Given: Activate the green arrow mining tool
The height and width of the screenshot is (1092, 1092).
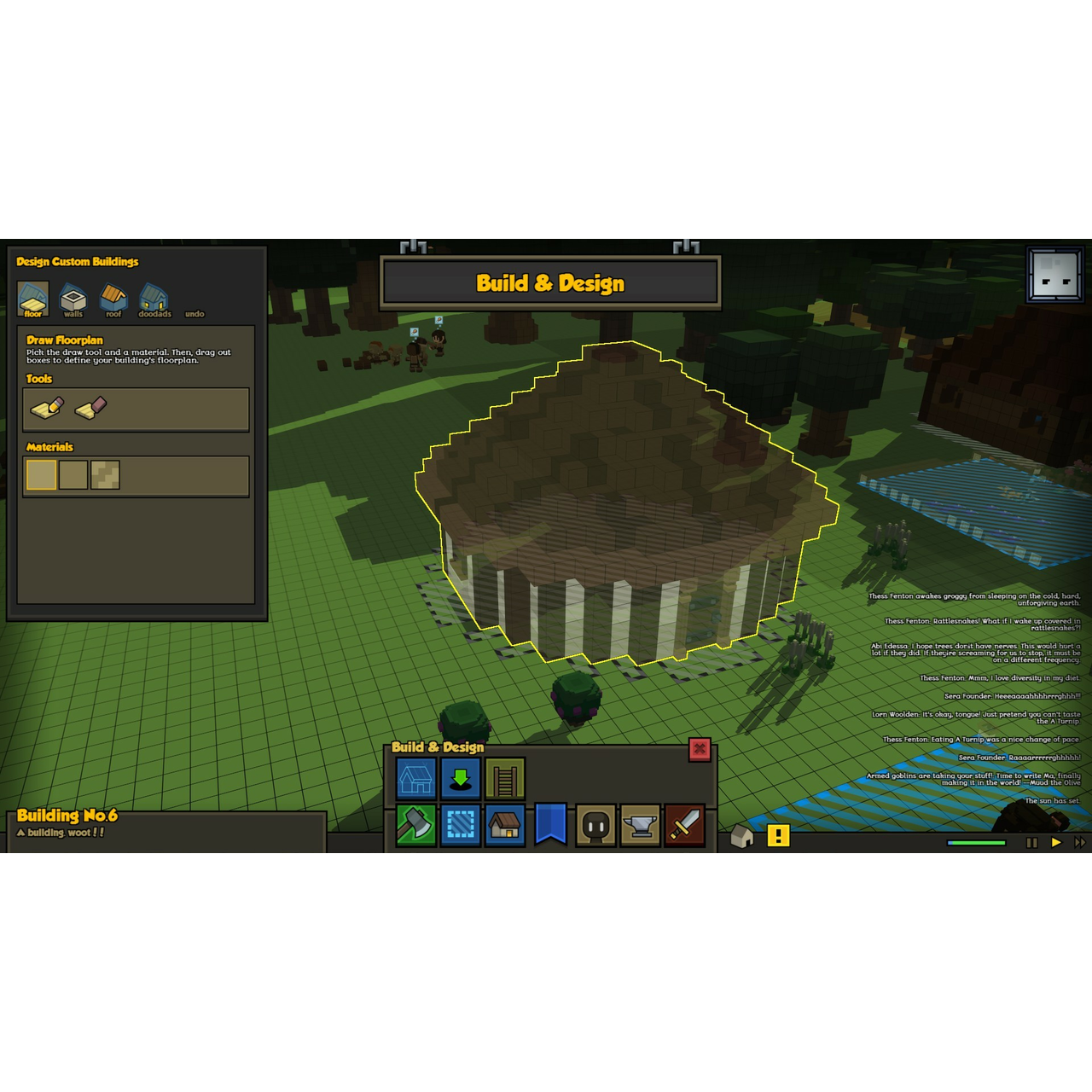Looking at the screenshot, I should click(461, 779).
